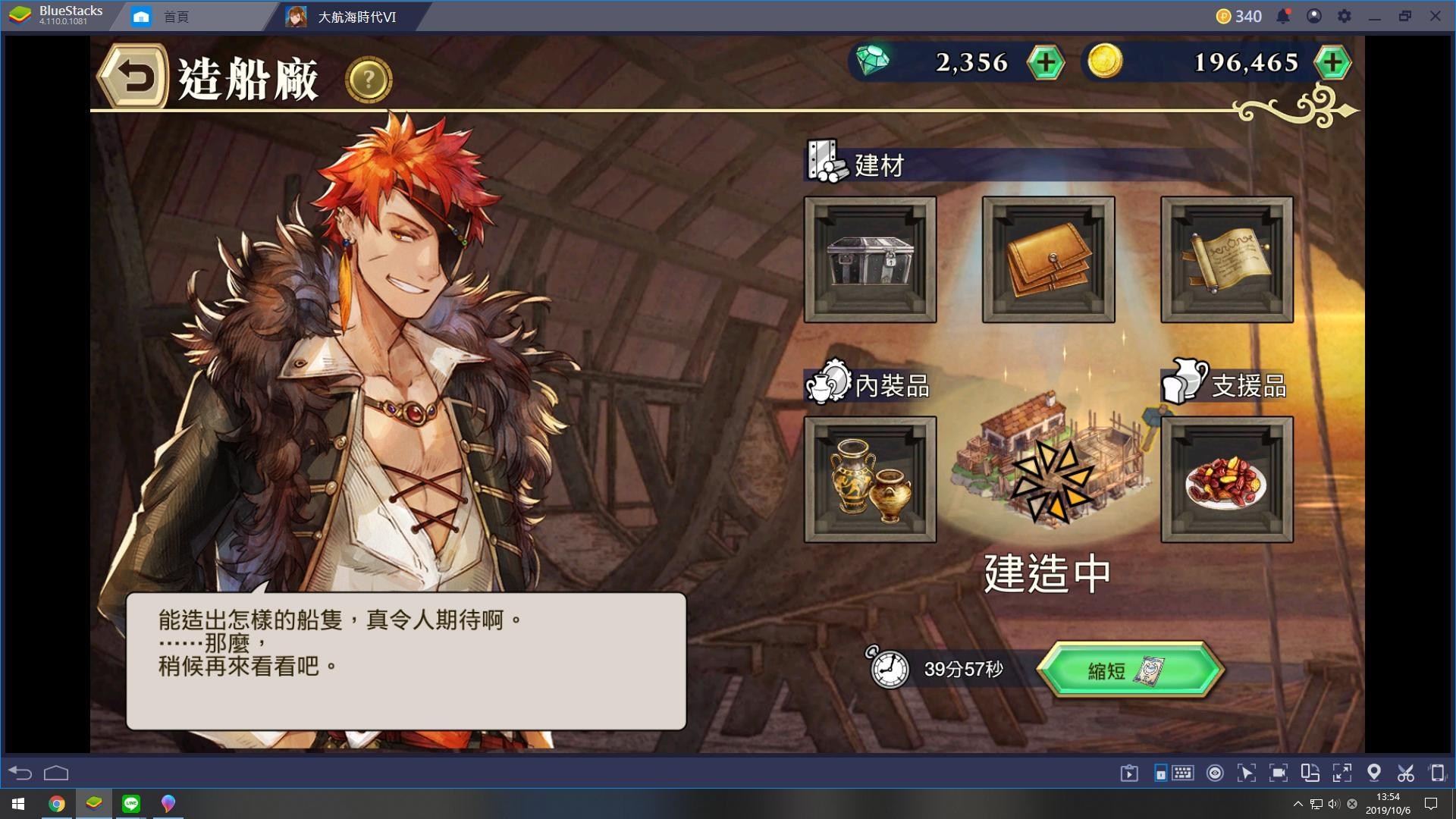The height and width of the screenshot is (819, 1456).
Task: Select the vases slot under 內裝品
Action: [870, 480]
